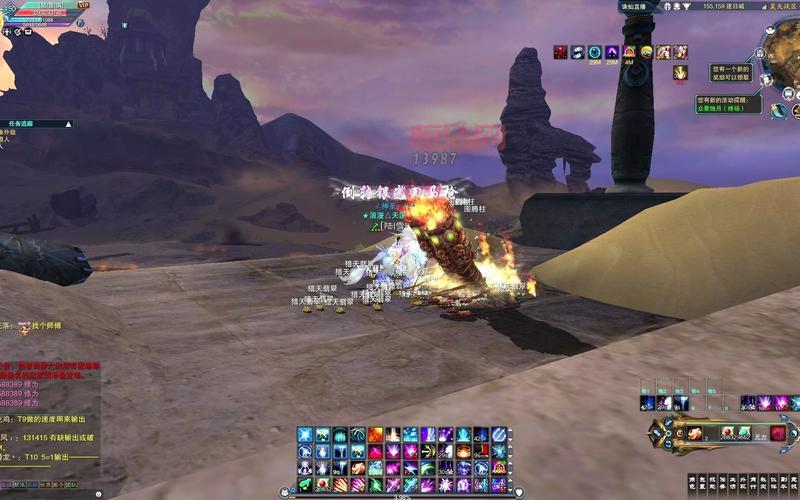Click the new reward available notification
This screenshot has width=800, height=500.
[730, 74]
